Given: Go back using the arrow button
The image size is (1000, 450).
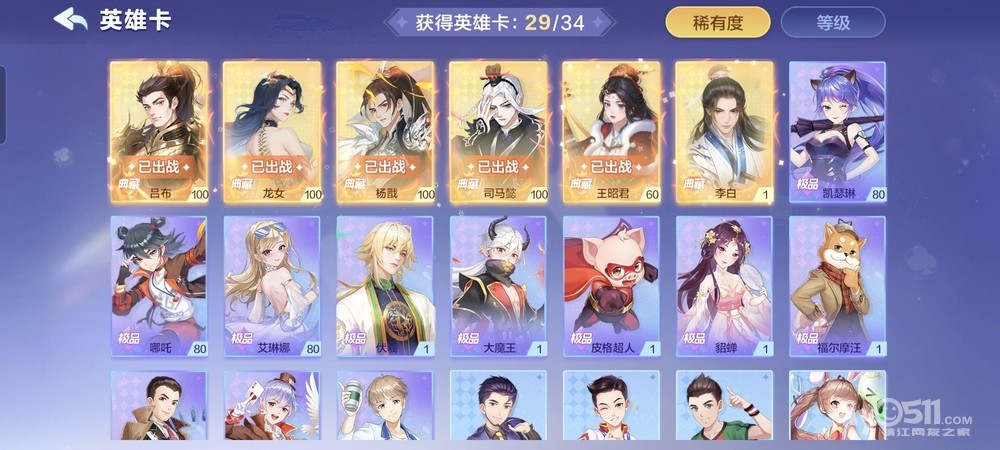Looking at the screenshot, I should pos(70,20).
